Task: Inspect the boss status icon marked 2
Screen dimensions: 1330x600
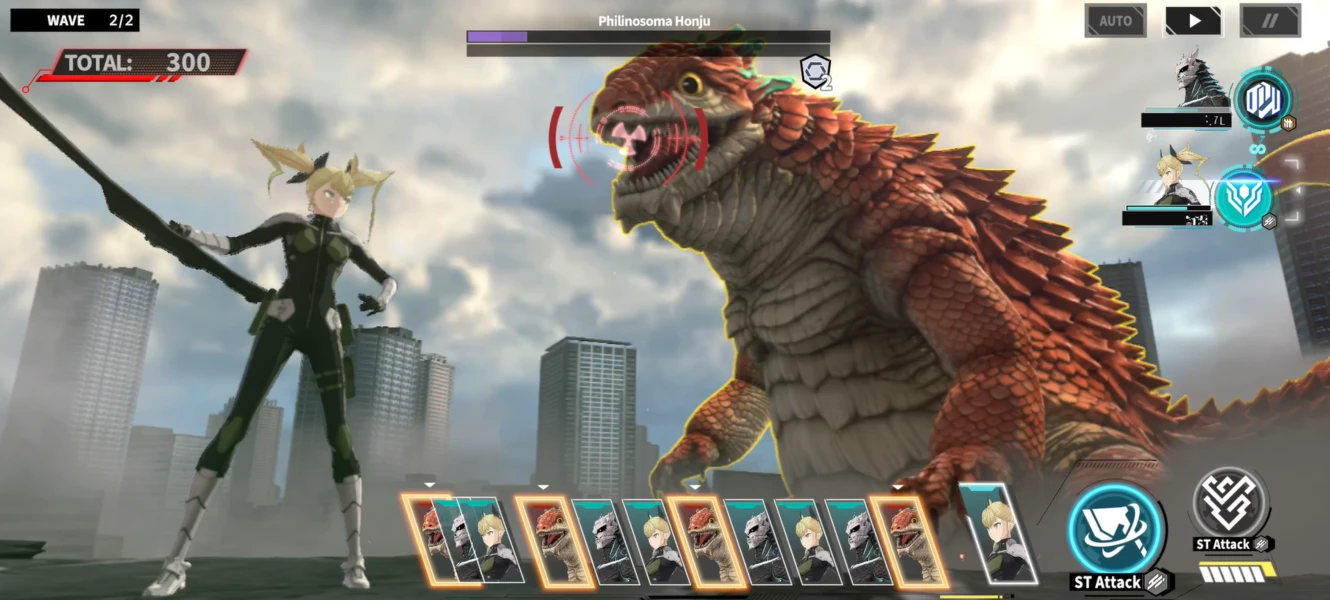Action: point(815,71)
